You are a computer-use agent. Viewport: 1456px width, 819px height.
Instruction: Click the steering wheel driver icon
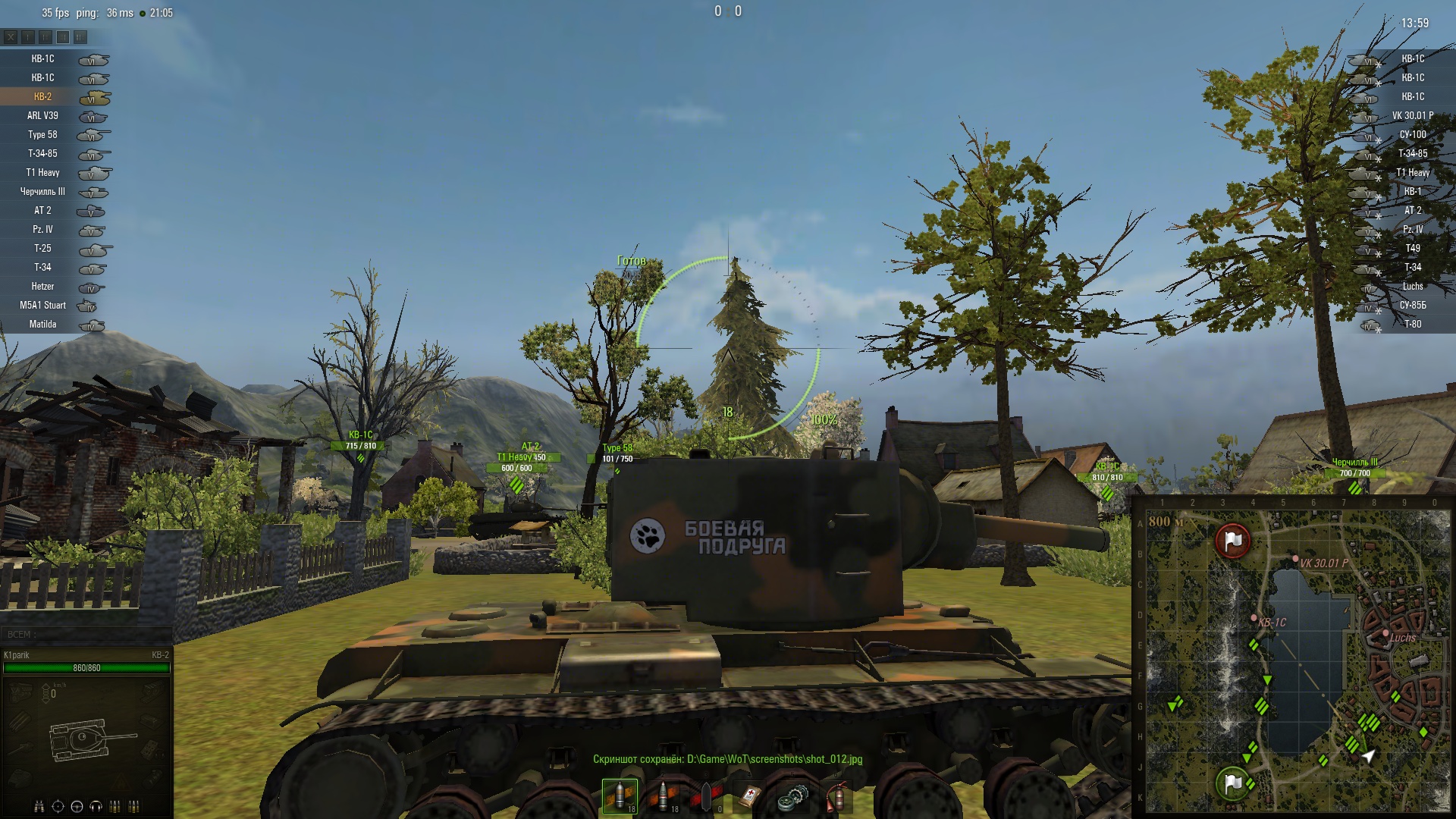(x=77, y=806)
